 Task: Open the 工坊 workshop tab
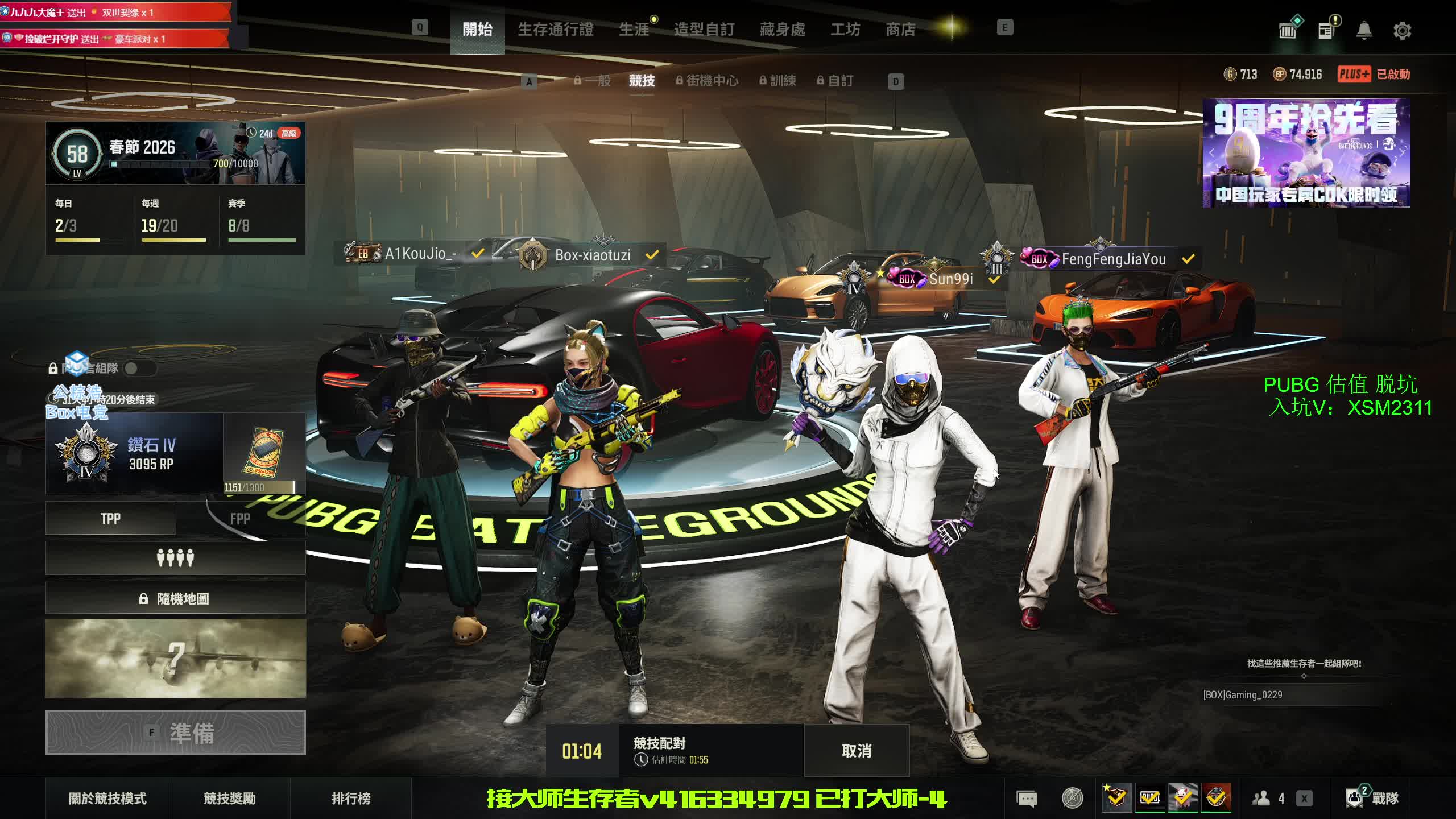coord(845,30)
